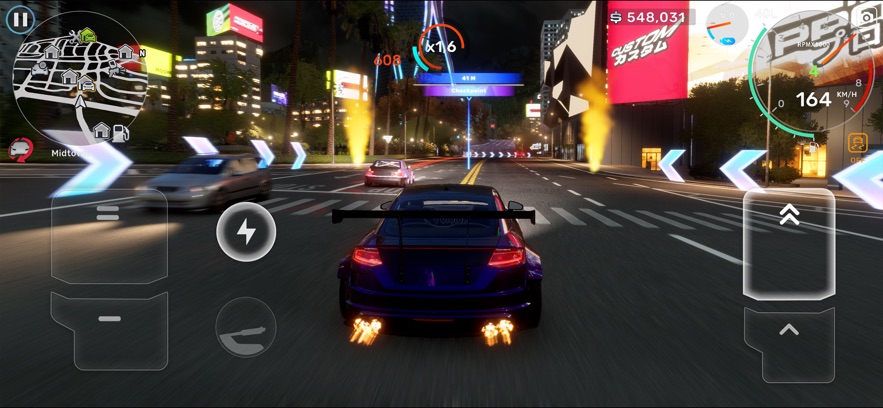Tap the double-bar brake pedal
This screenshot has height=408, width=883.
pos(109,236)
